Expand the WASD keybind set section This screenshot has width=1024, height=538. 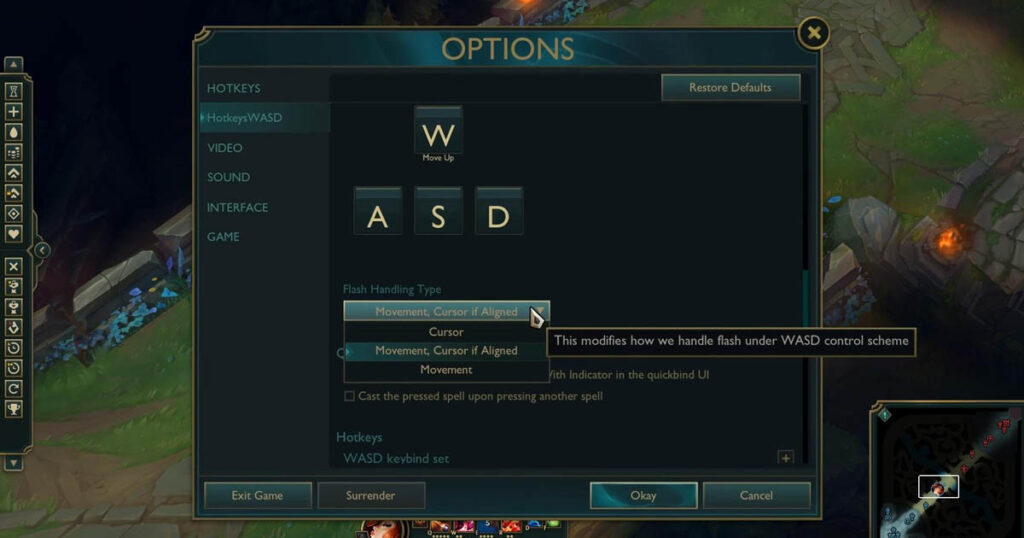785,458
